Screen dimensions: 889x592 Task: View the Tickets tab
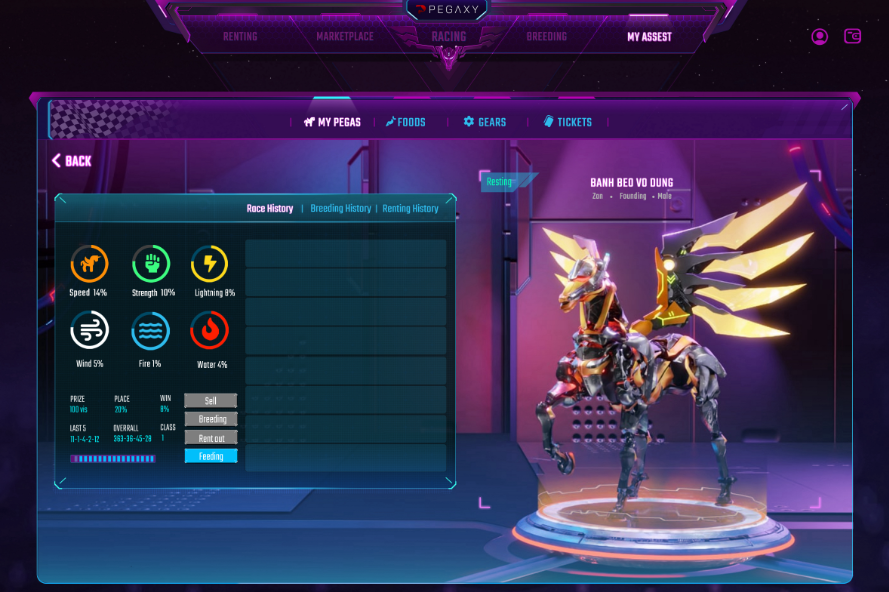(x=568, y=122)
